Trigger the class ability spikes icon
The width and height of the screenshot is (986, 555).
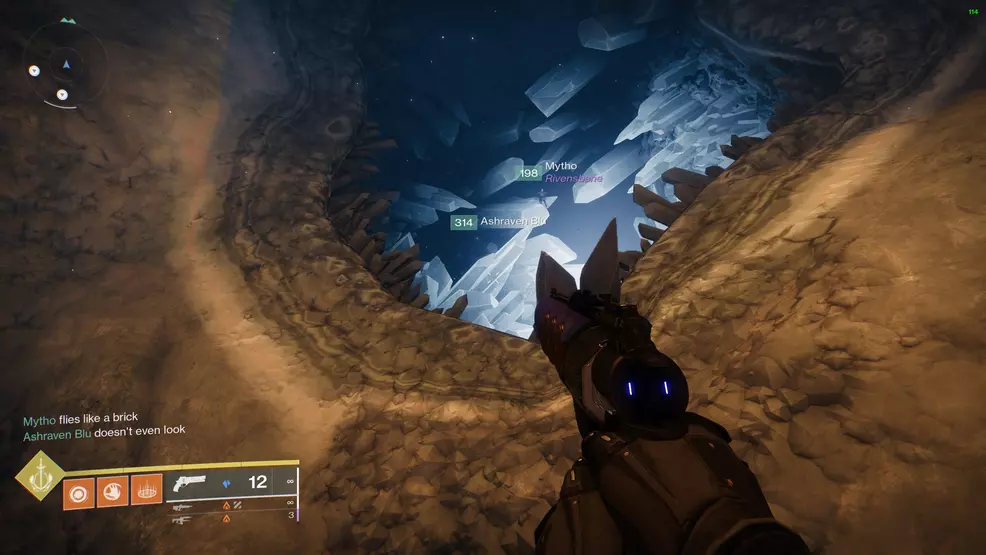[x=146, y=490]
